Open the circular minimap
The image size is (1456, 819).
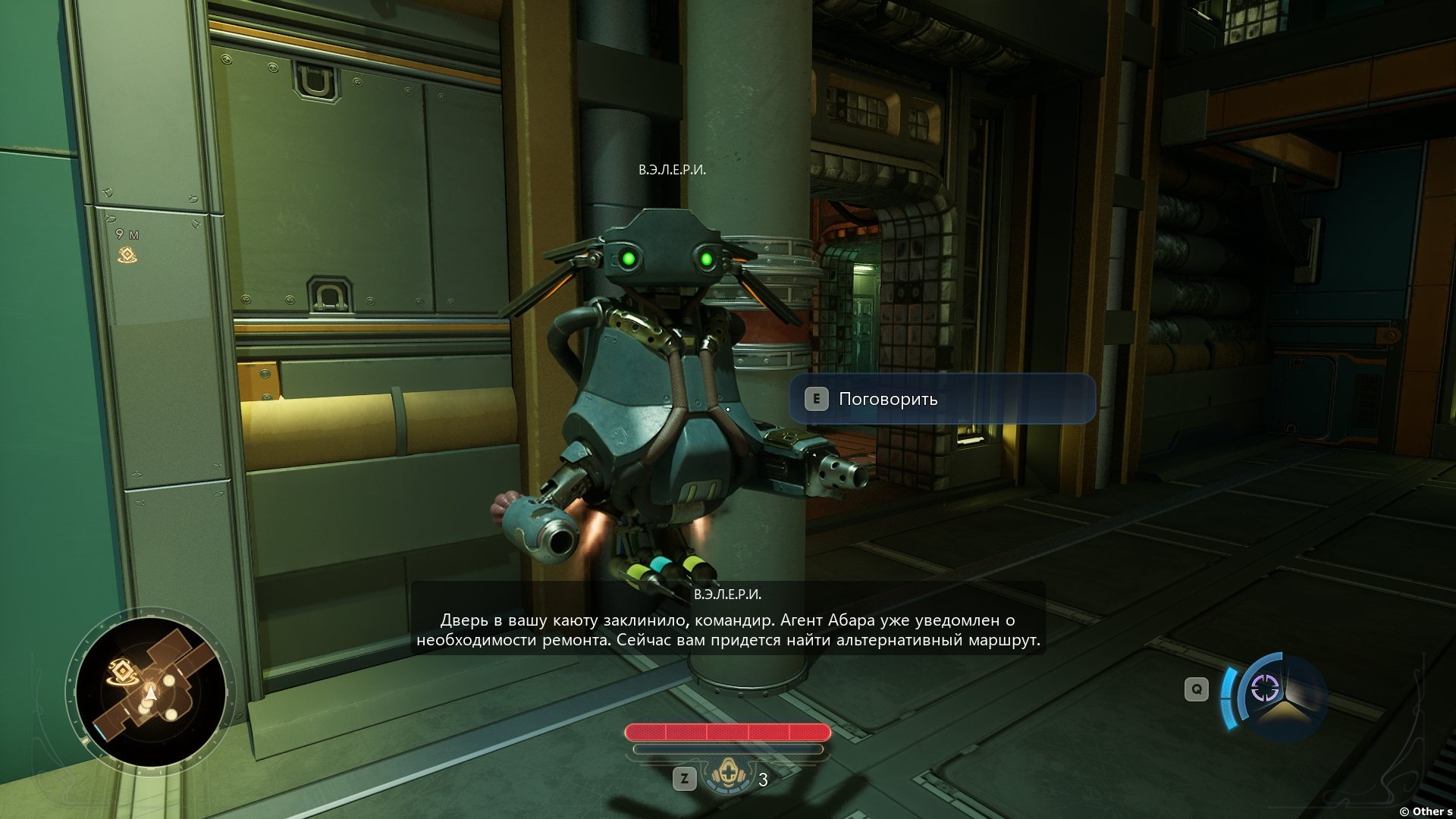pyautogui.click(x=151, y=691)
